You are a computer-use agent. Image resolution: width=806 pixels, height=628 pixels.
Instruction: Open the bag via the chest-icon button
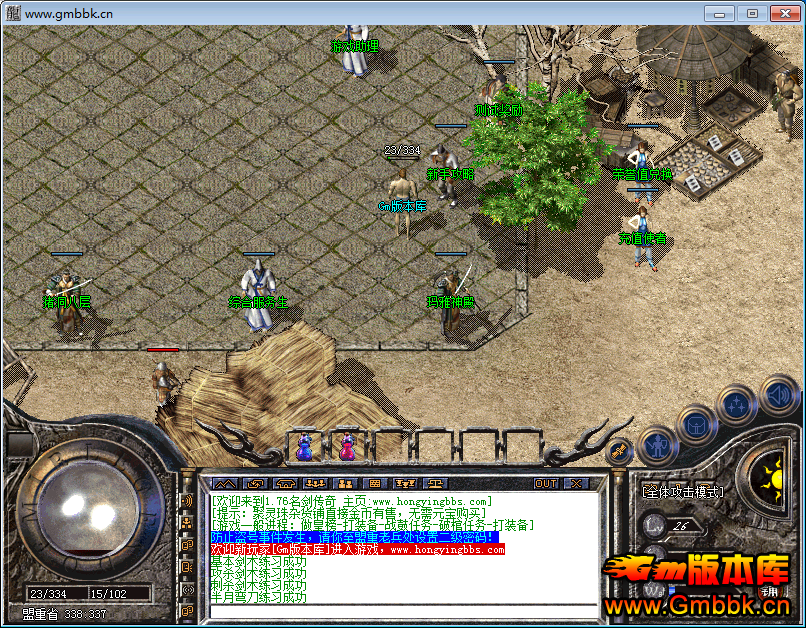point(696,424)
